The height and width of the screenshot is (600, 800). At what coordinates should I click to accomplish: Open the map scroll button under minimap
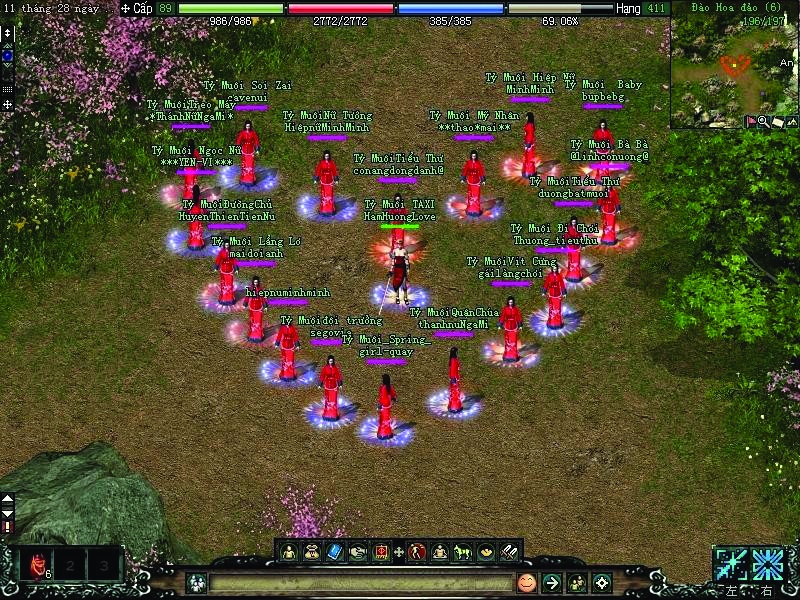pos(777,122)
